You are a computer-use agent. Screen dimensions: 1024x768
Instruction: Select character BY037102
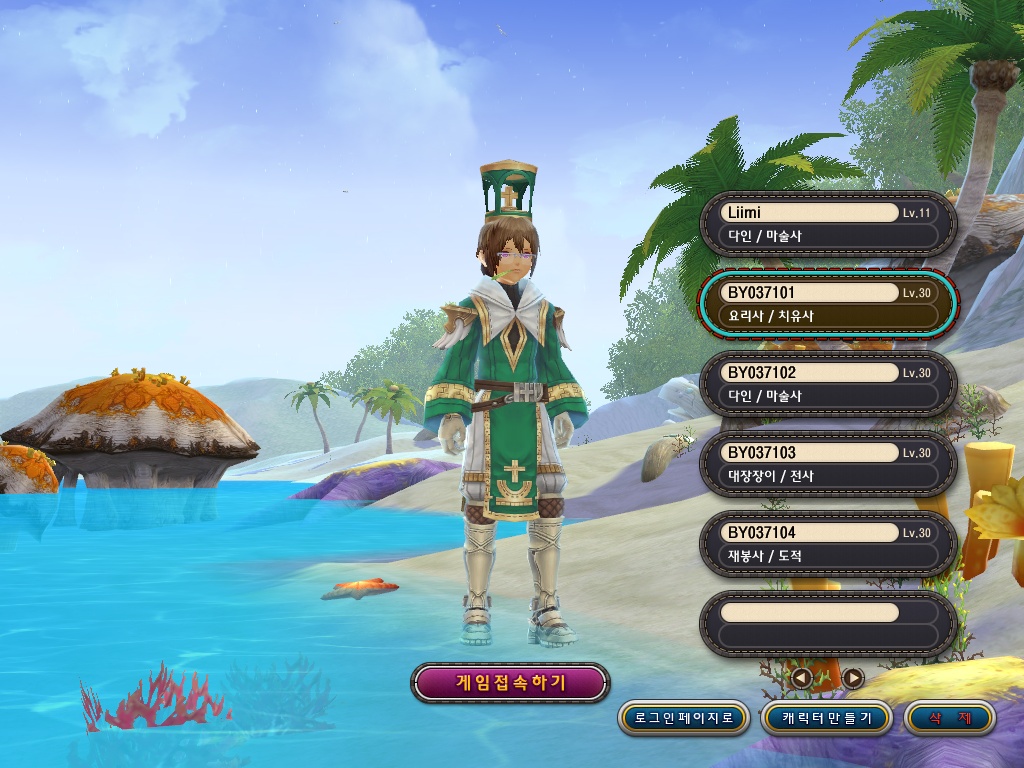tap(828, 384)
